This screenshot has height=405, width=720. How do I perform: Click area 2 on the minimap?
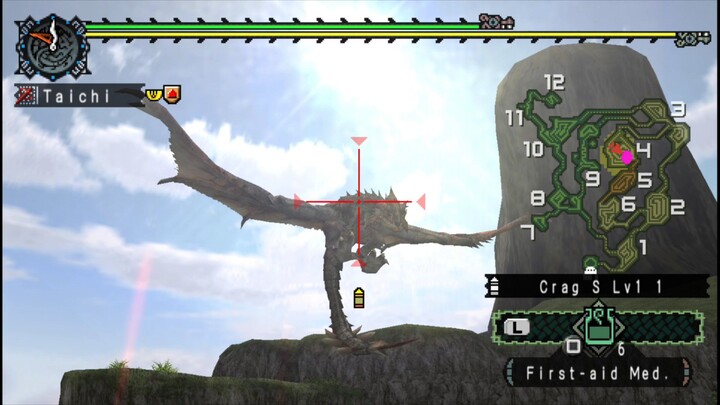click(x=677, y=207)
